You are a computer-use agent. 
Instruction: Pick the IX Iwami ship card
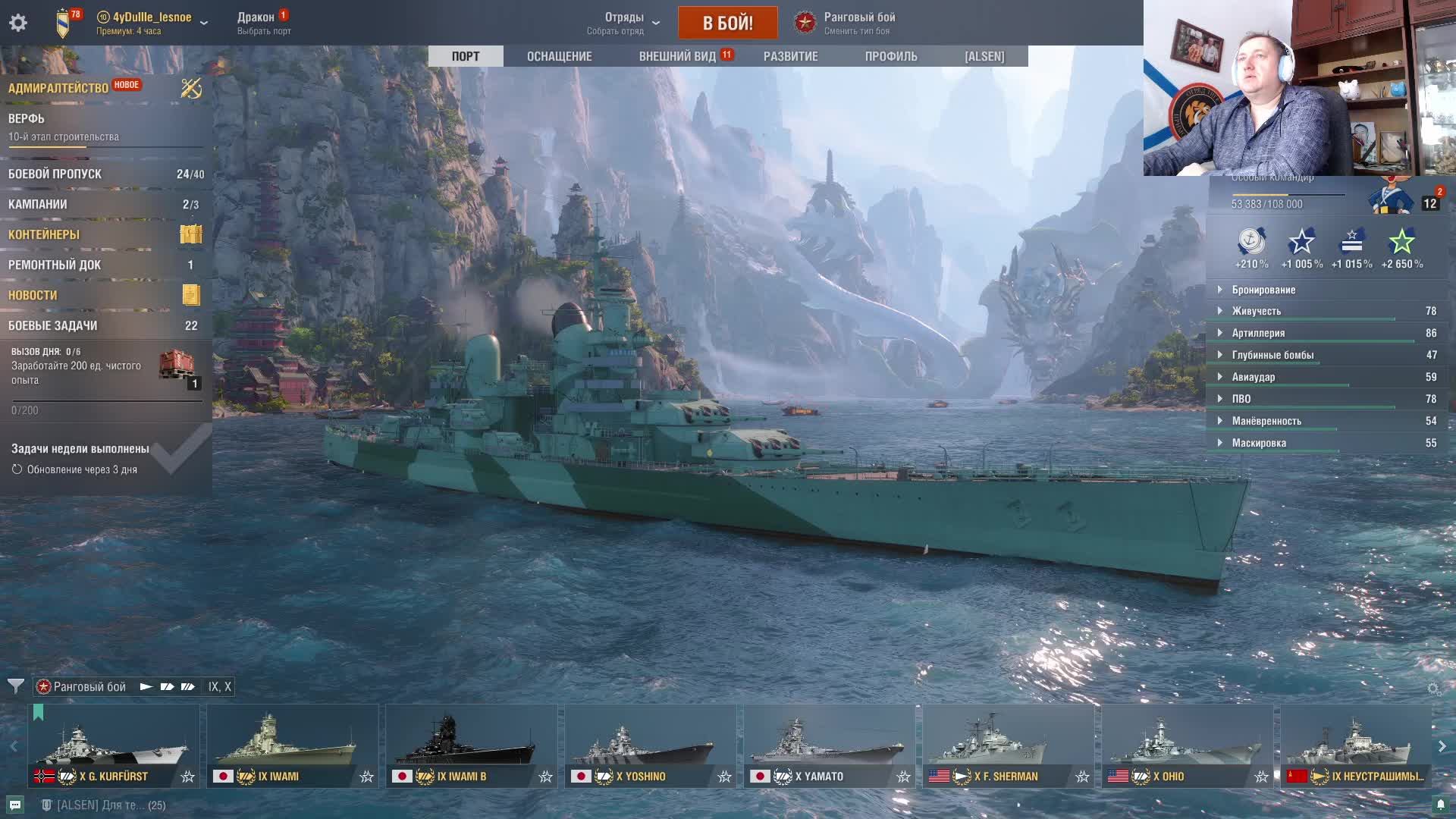292,745
